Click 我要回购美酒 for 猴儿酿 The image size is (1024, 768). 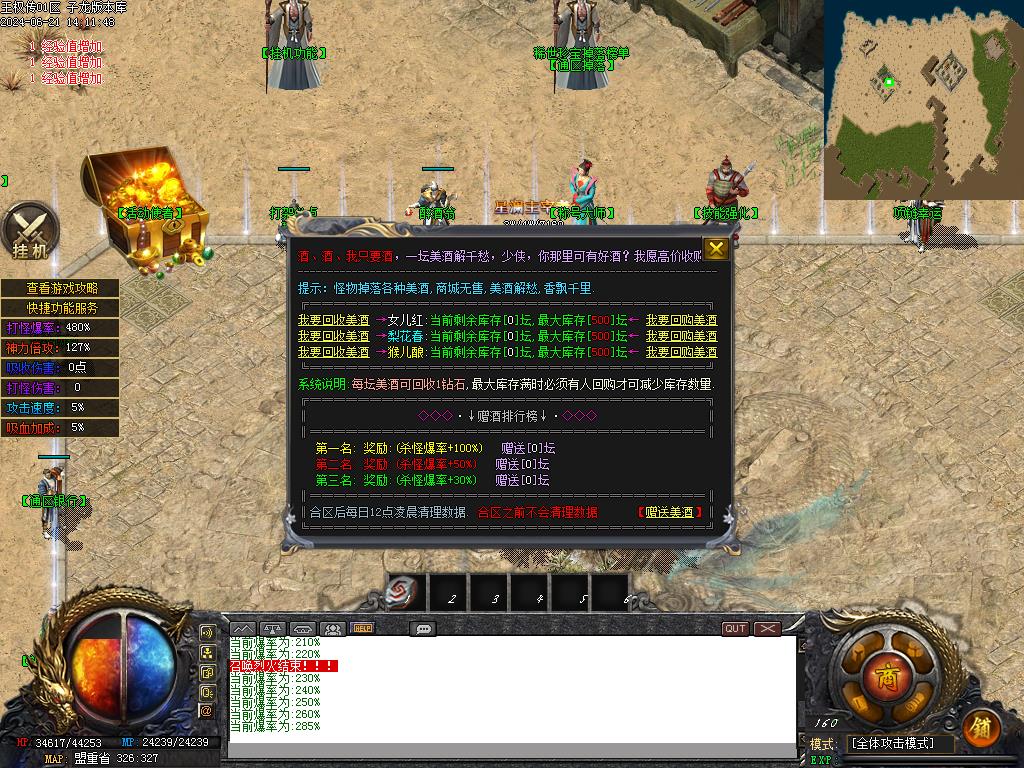pos(681,353)
